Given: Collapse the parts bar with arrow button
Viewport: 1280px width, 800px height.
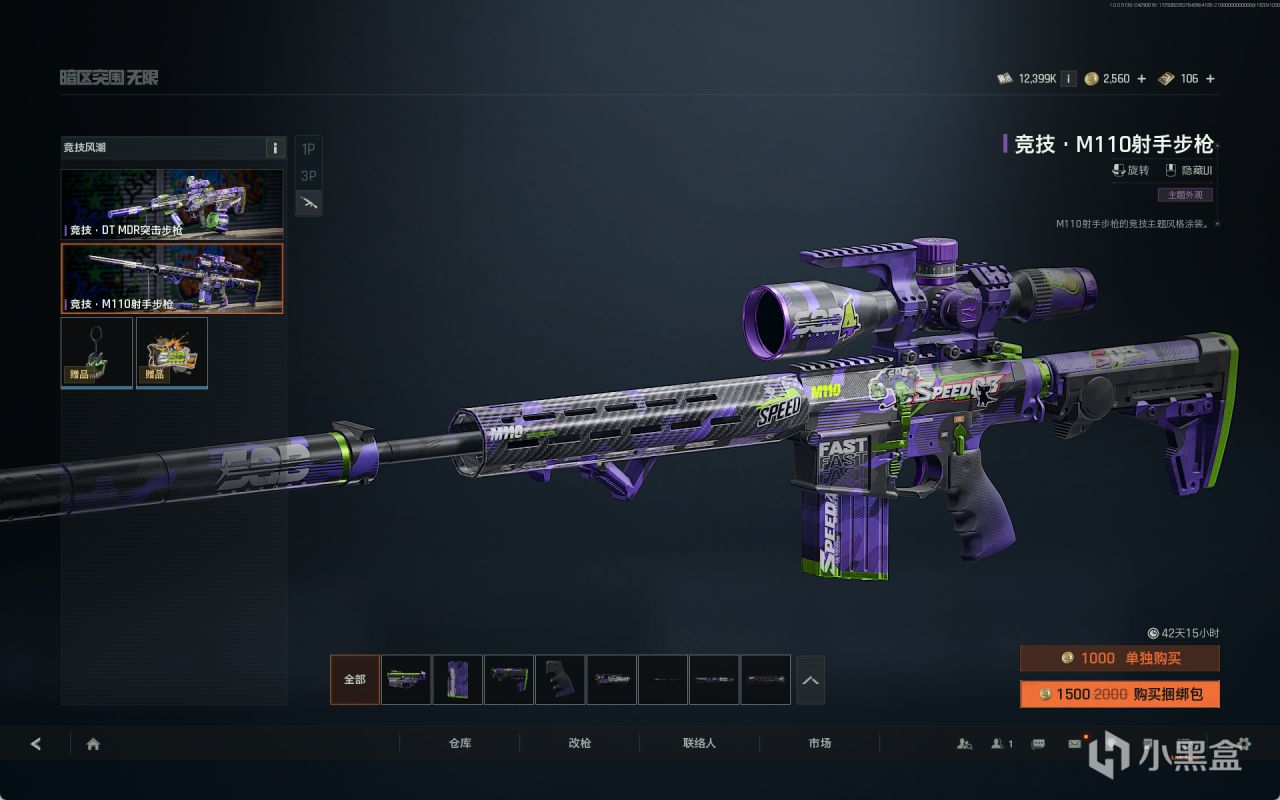Looking at the screenshot, I should (810, 680).
